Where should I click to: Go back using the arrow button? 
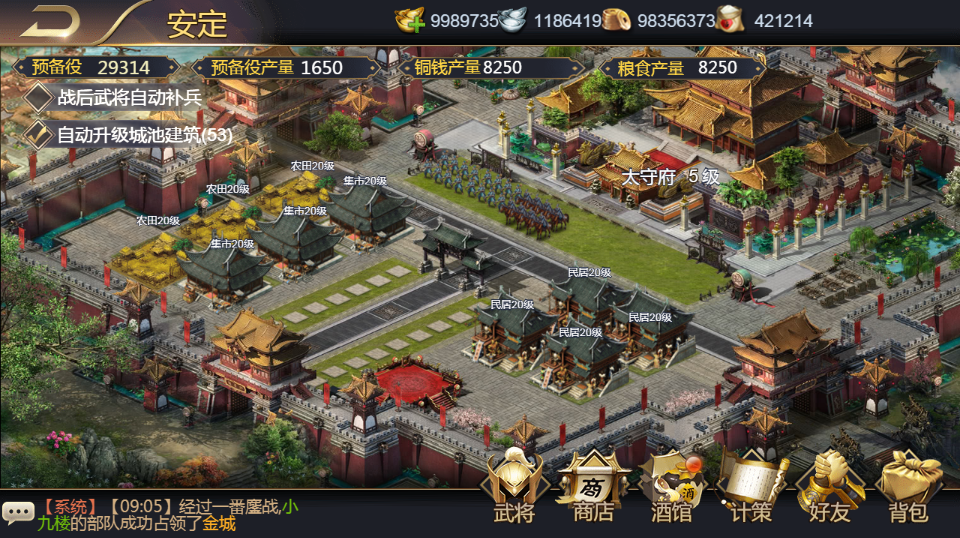(50, 21)
